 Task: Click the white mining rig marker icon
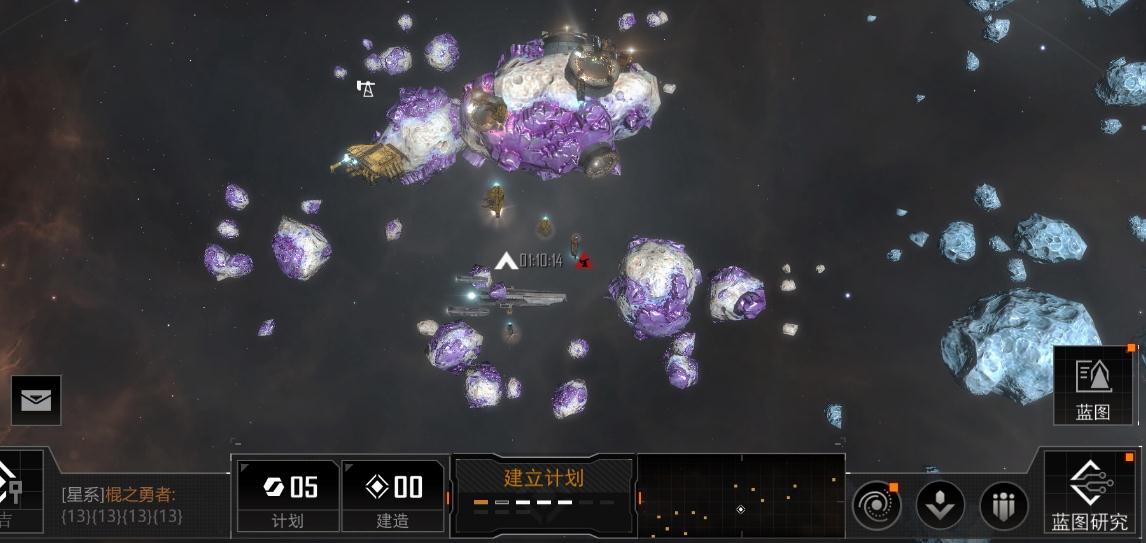pyautogui.click(x=366, y=88)
